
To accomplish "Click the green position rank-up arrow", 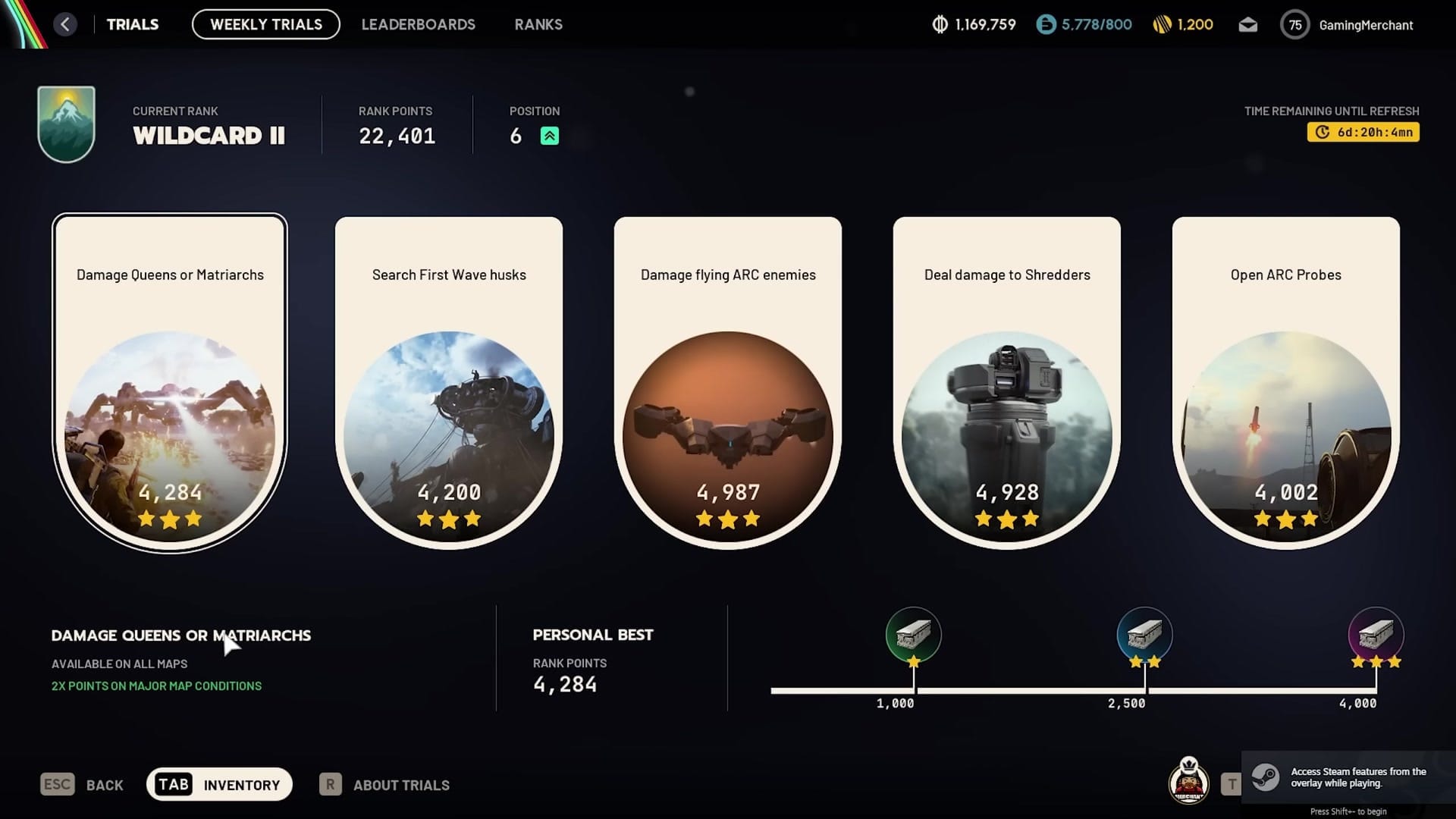I will click(x=548, y=136).
